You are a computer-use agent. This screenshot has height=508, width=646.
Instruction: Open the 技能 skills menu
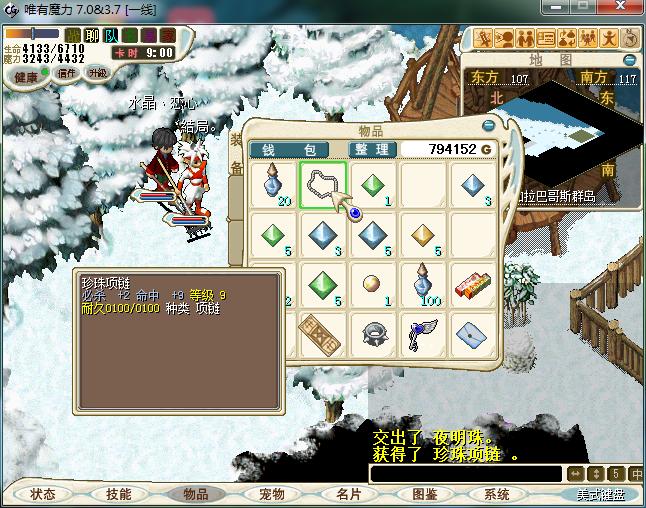tap(119, 494)
